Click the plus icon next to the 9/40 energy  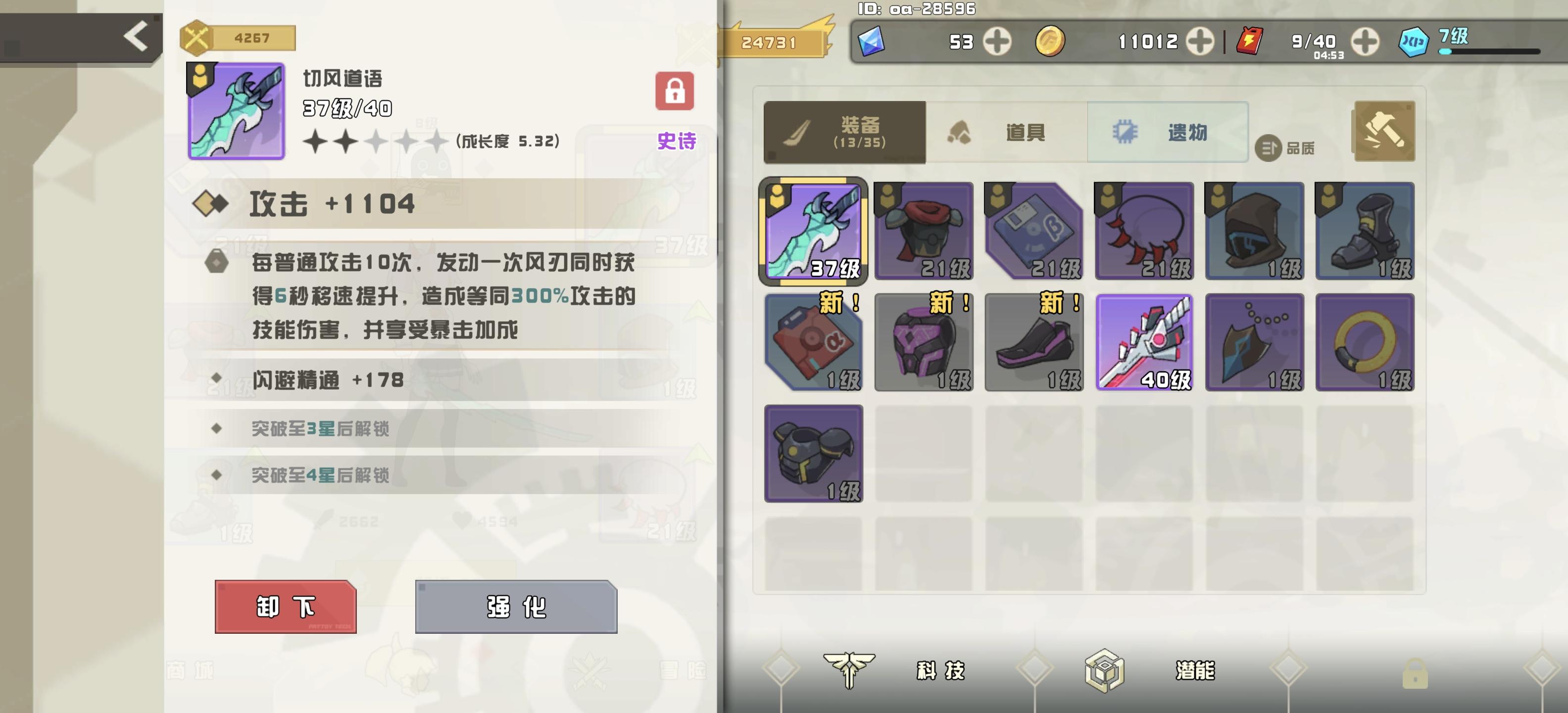tap(1365, 42)
